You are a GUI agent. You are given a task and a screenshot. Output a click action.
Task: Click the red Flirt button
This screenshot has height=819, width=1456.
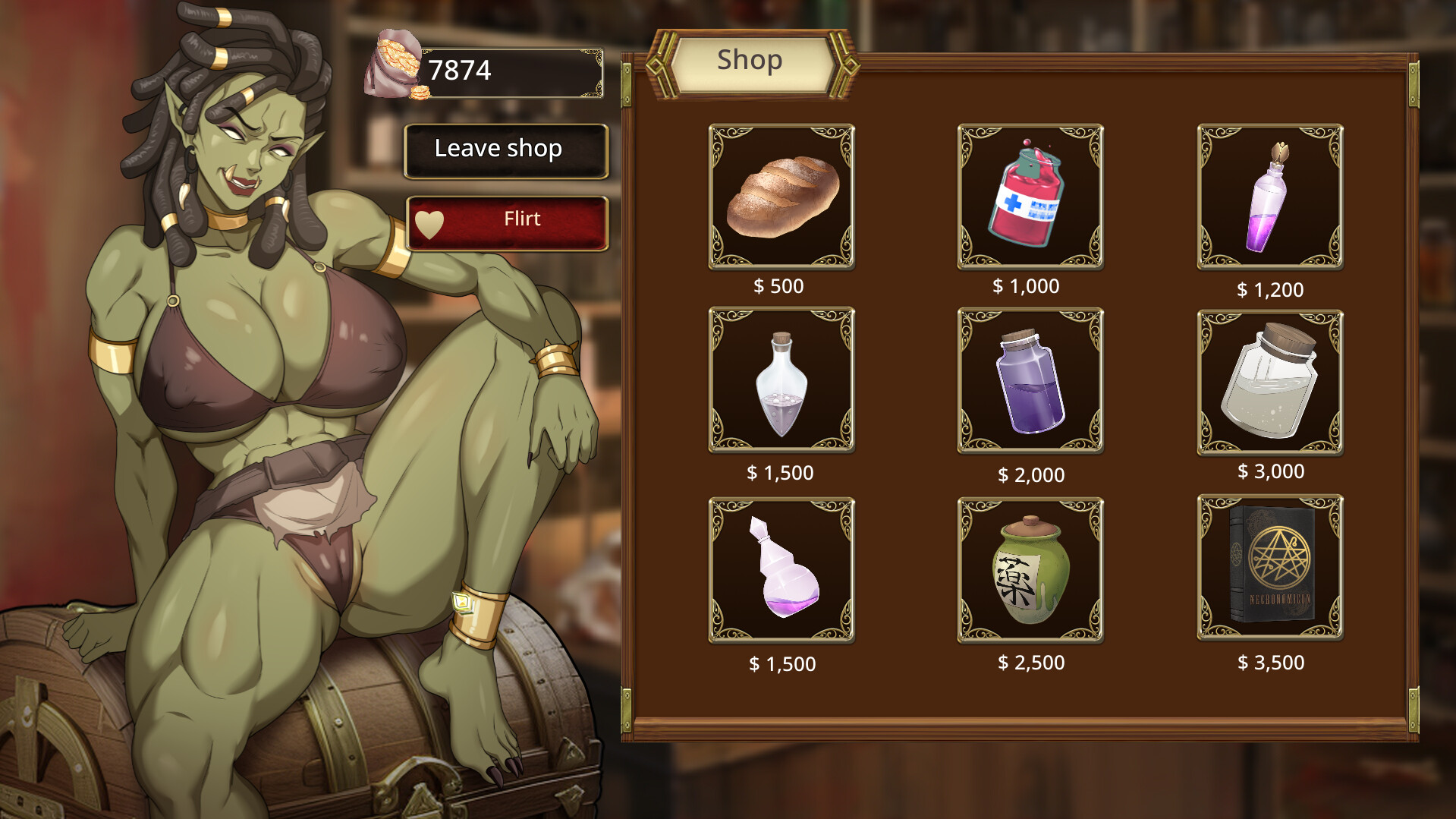507,219
